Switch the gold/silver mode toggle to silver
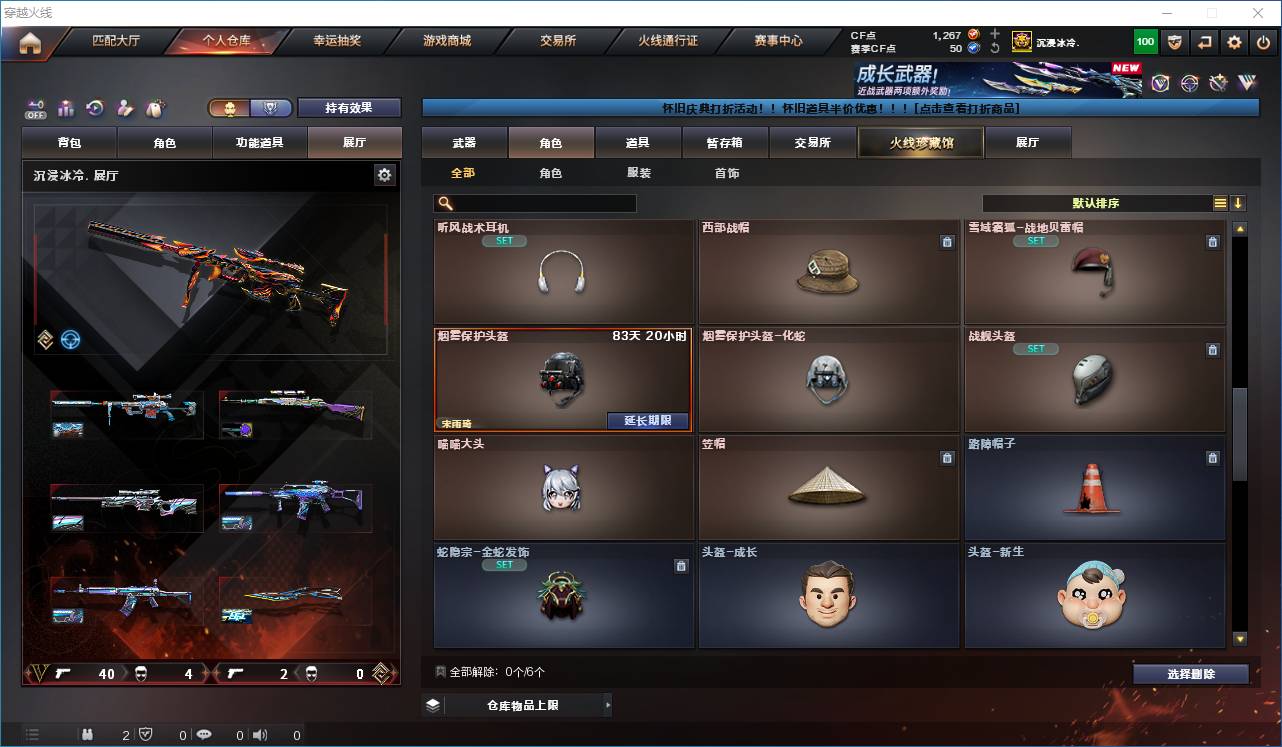1282x747 pixels. [270, 107]
